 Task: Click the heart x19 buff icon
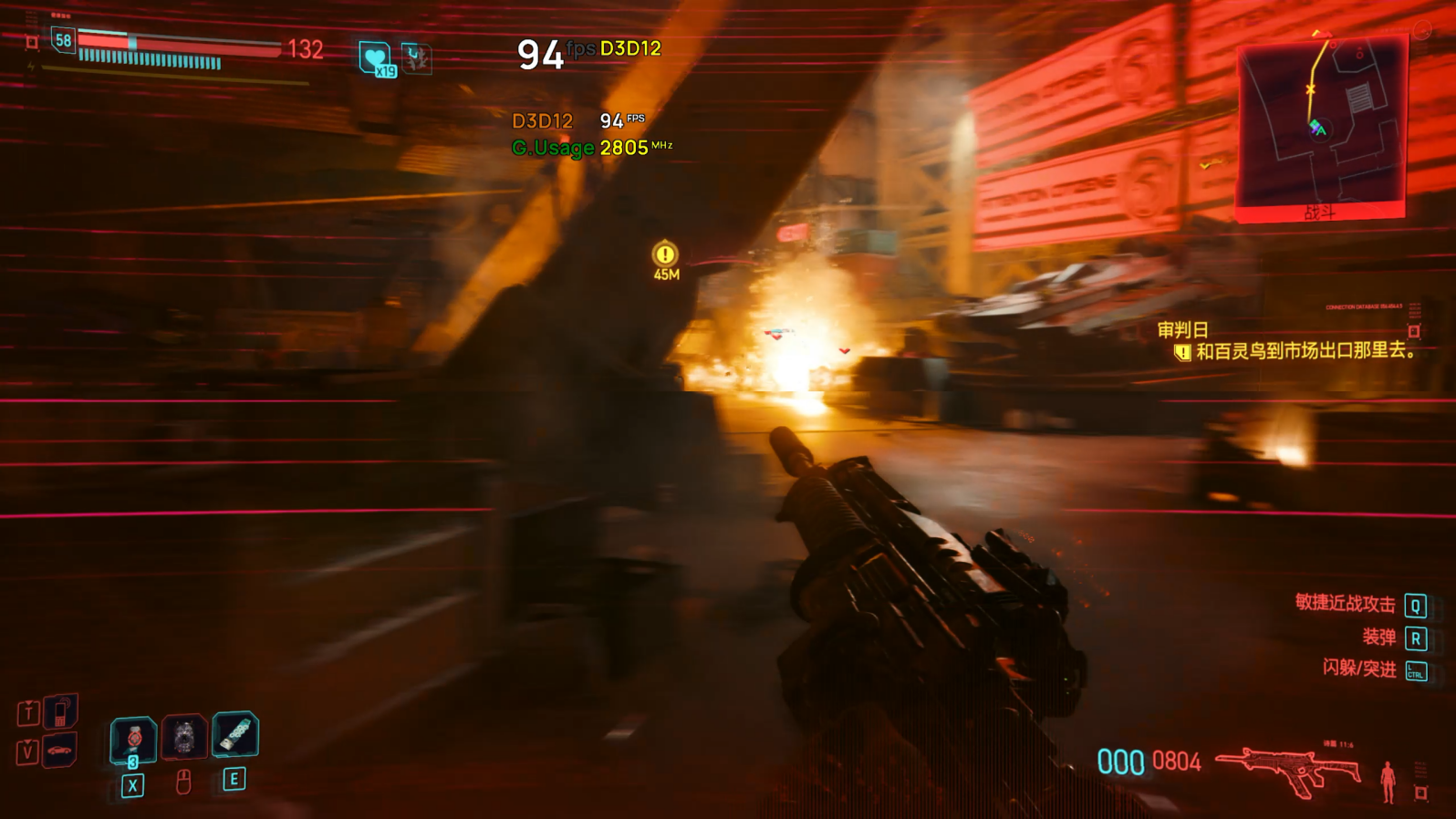[375, 59]
